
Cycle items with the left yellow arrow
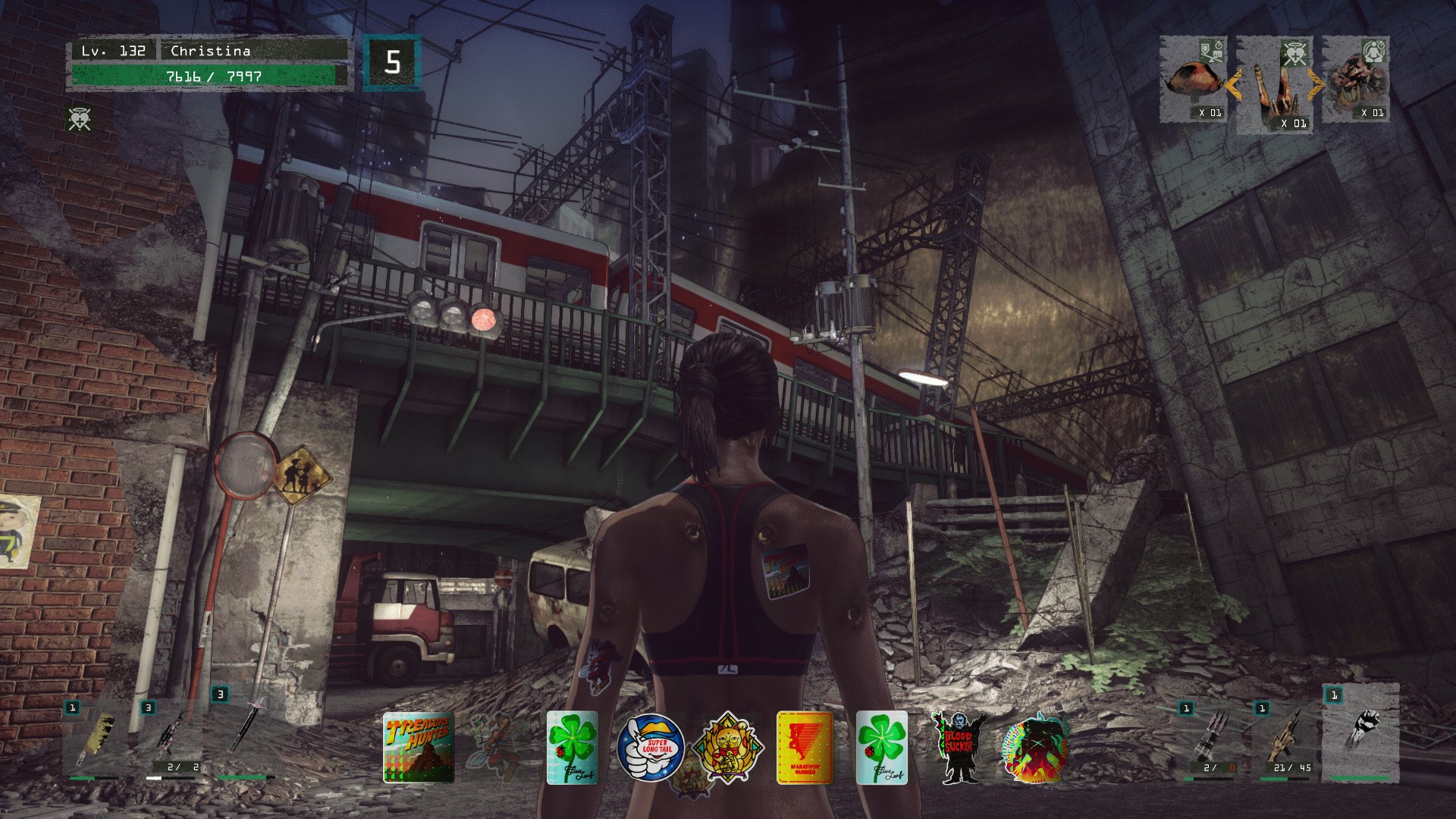[x=1233, y=85]
